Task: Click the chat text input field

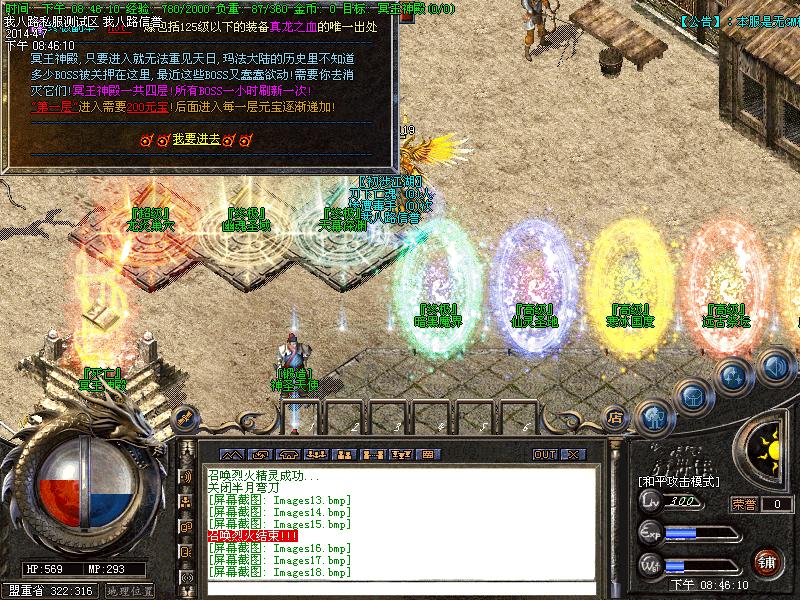Action: tap(400, 588)
